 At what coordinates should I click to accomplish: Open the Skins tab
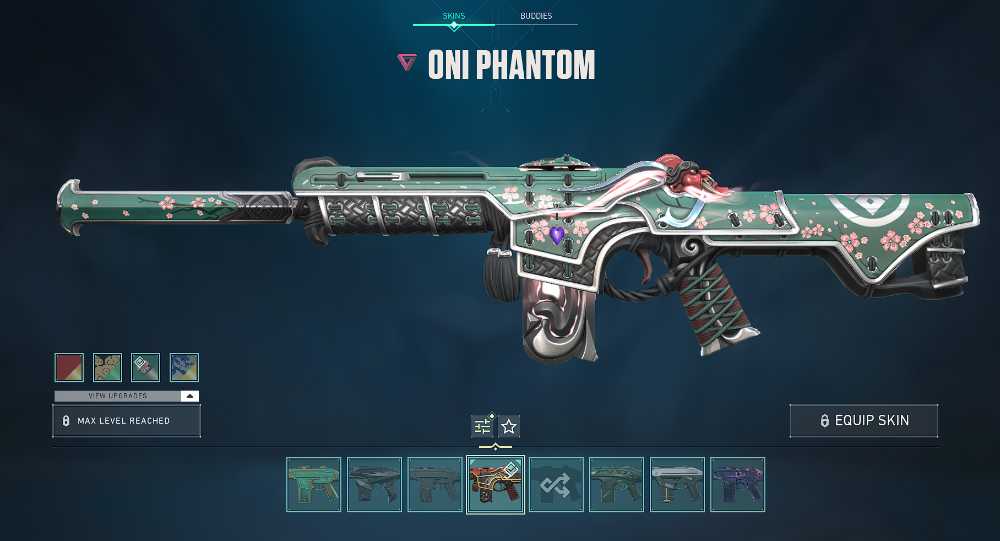[x=453, y=16]
